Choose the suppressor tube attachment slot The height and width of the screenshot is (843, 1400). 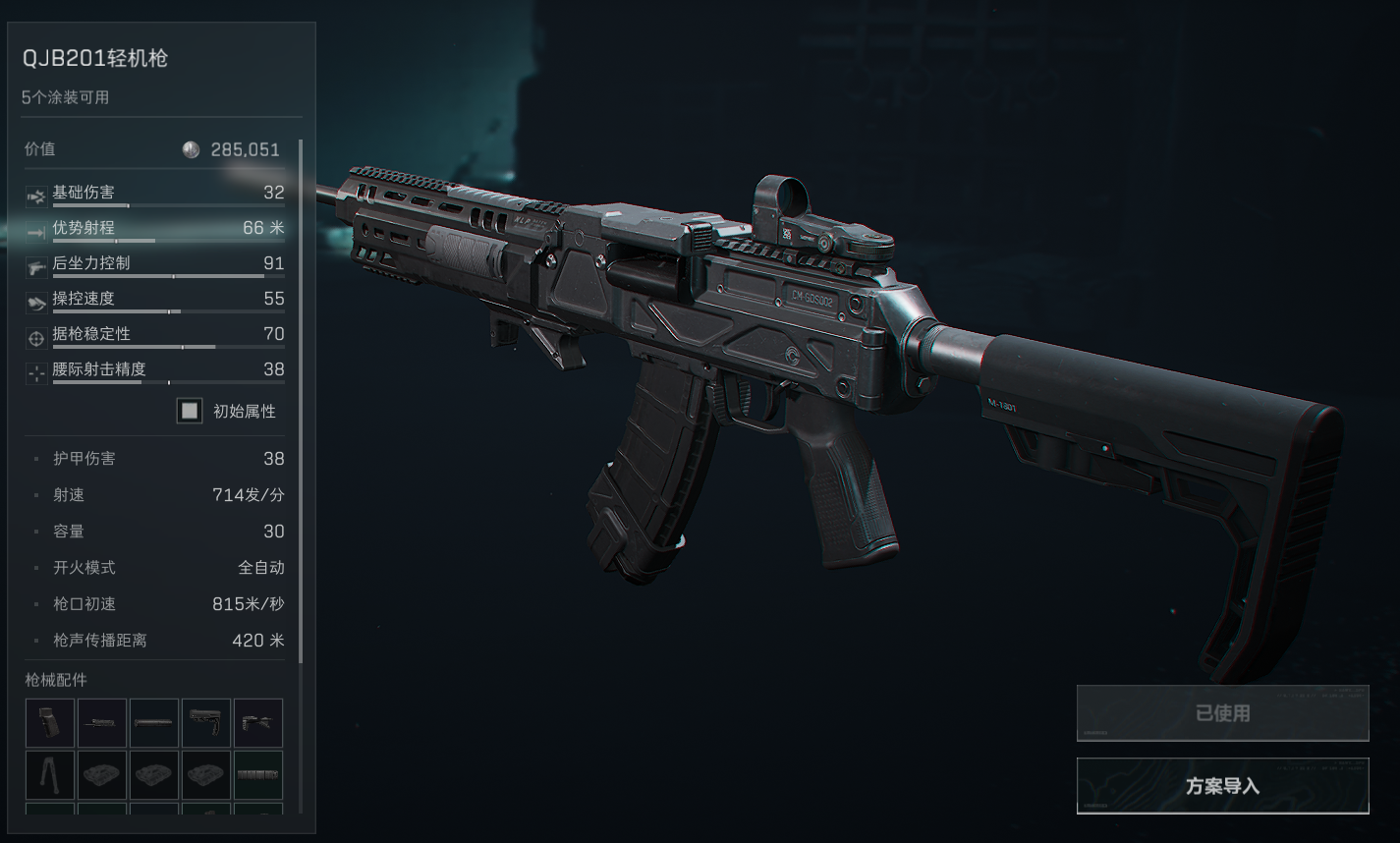154,723
